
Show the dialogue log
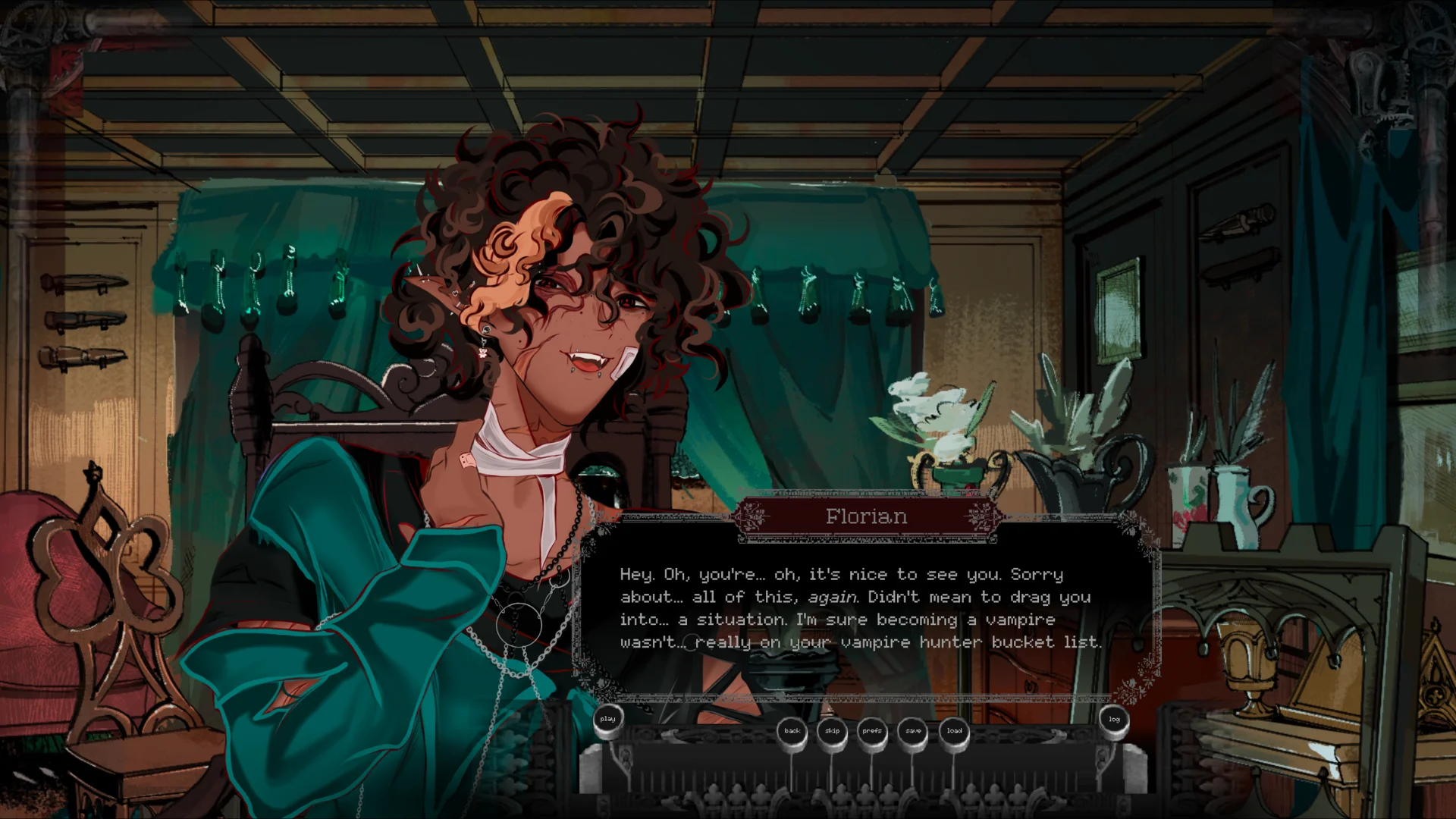point(1114,720)
